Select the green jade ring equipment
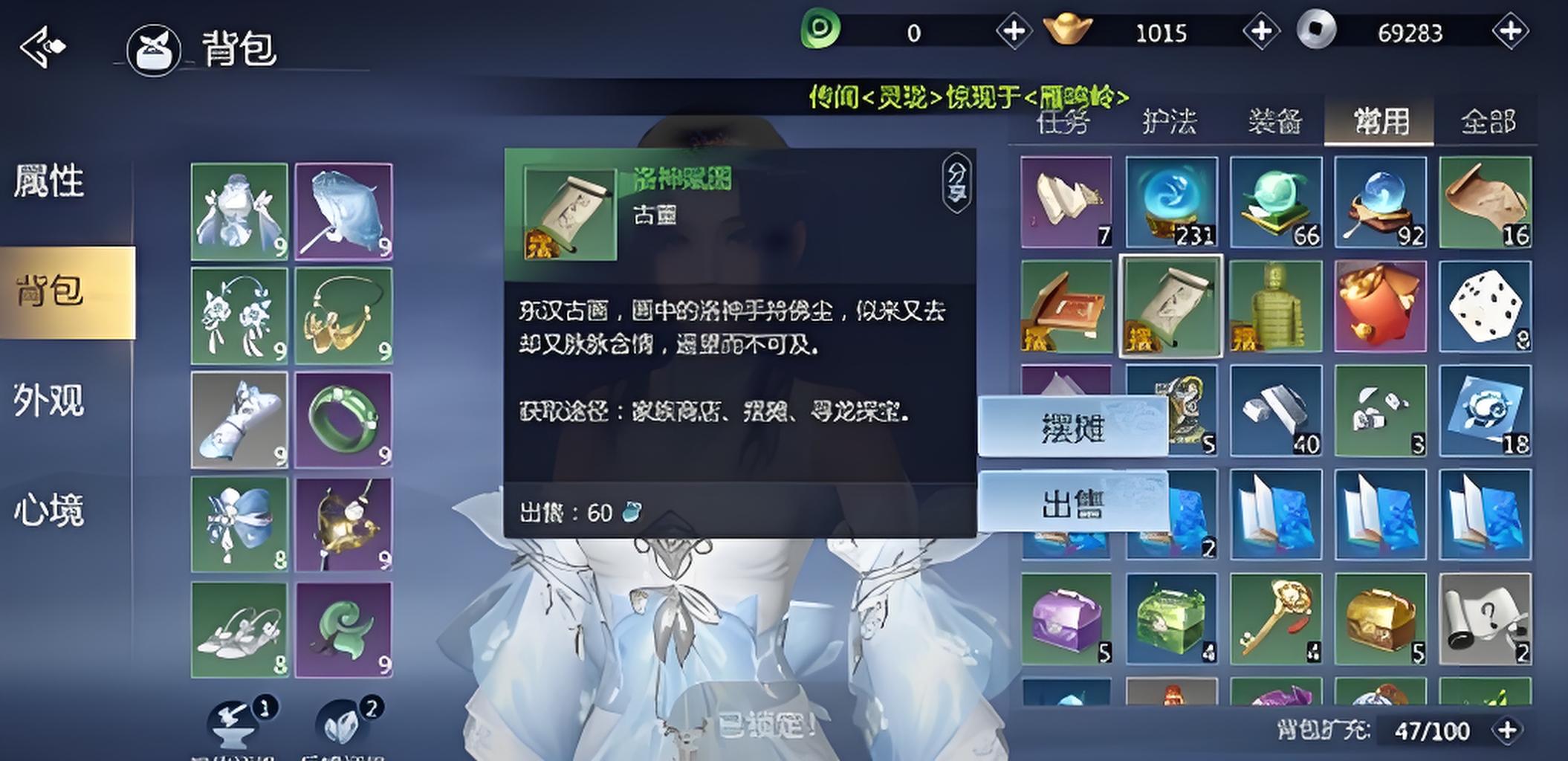This screenshot has width=1568, height=761. (343, 421)
